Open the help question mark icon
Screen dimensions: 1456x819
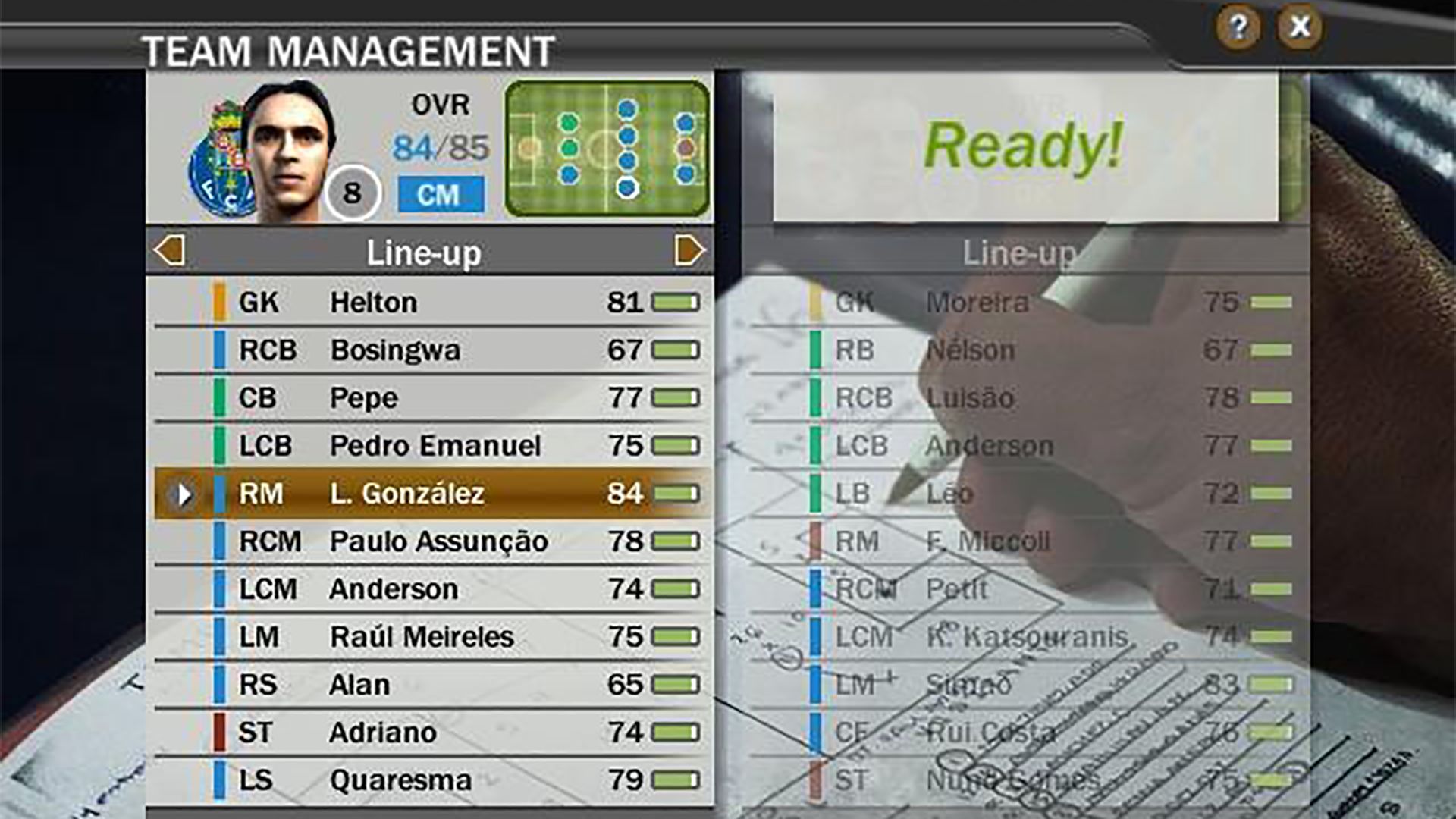click(1238, 28)
